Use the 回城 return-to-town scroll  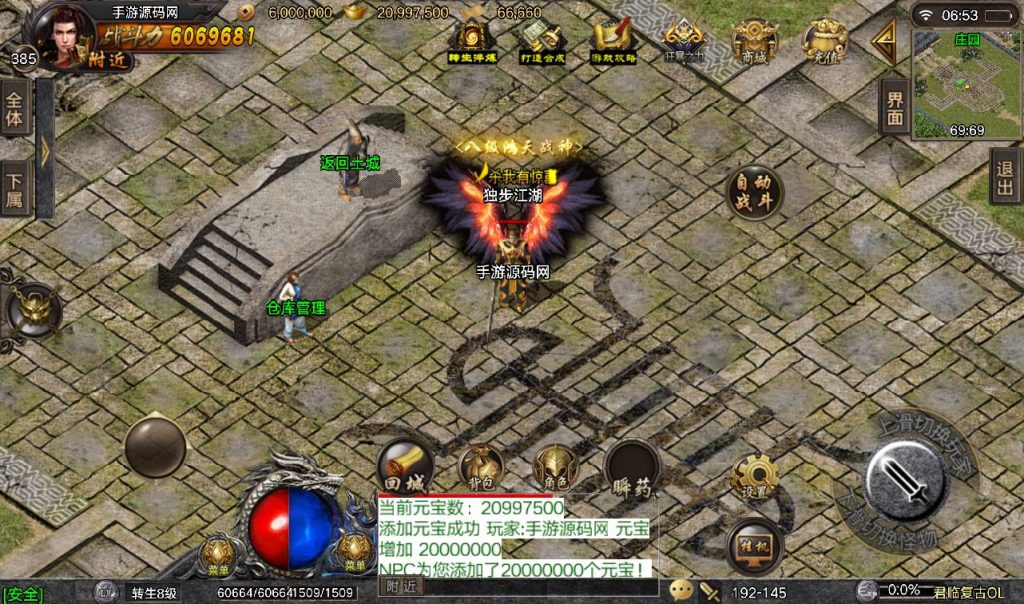[x=405, y=466]
